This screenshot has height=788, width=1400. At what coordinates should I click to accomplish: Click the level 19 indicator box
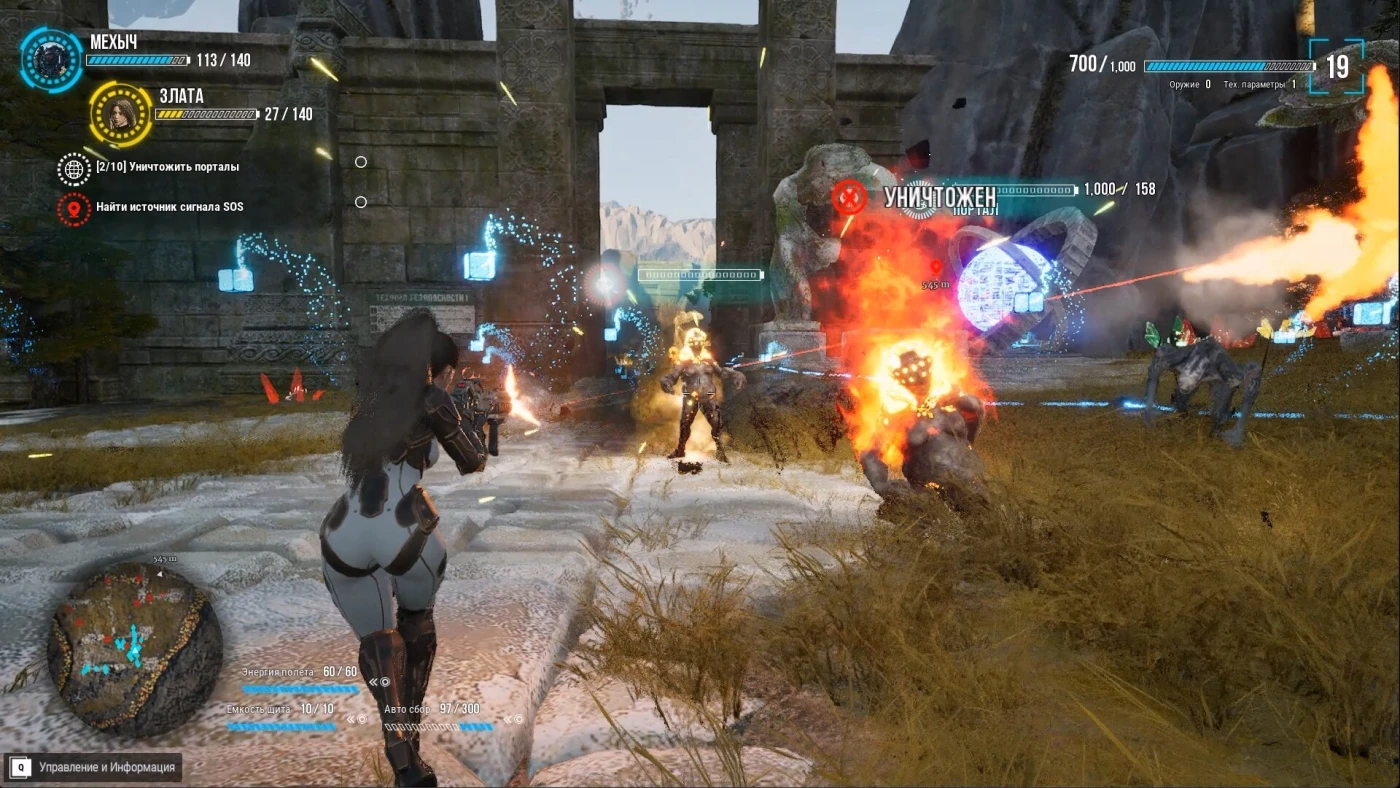coord(1337,67)
